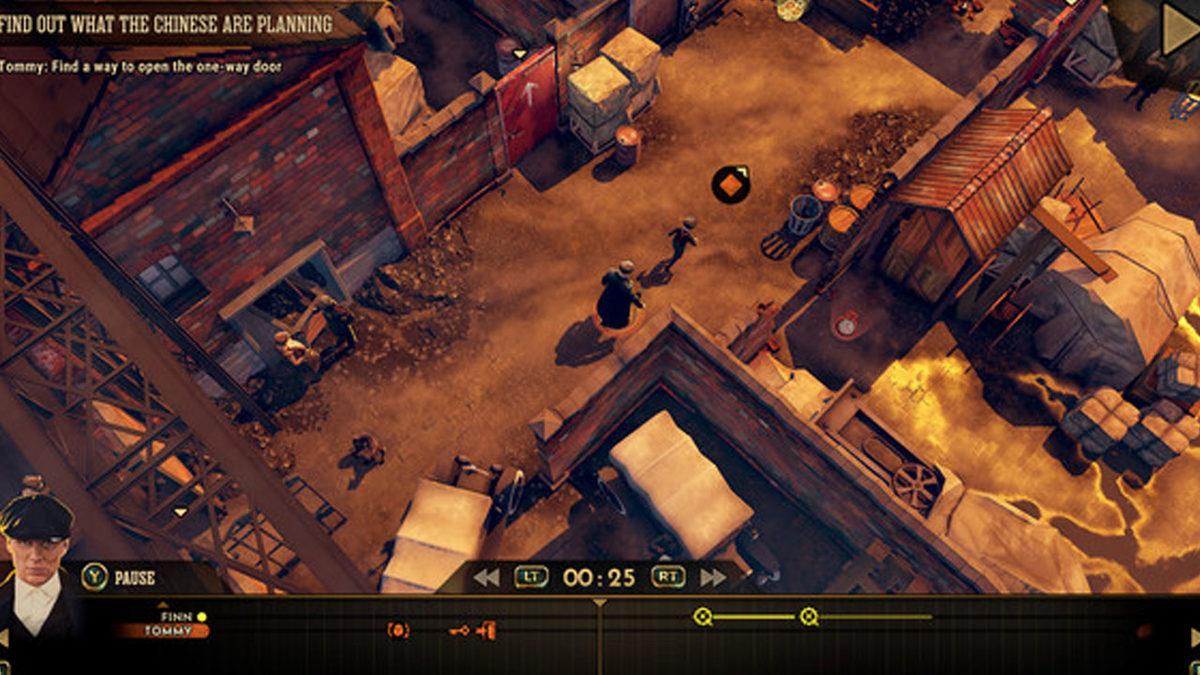Viewport: 1200px width, 675px height.
Task: Click the second yellow magnifier marker on the timeline
Action: [809, 617]
